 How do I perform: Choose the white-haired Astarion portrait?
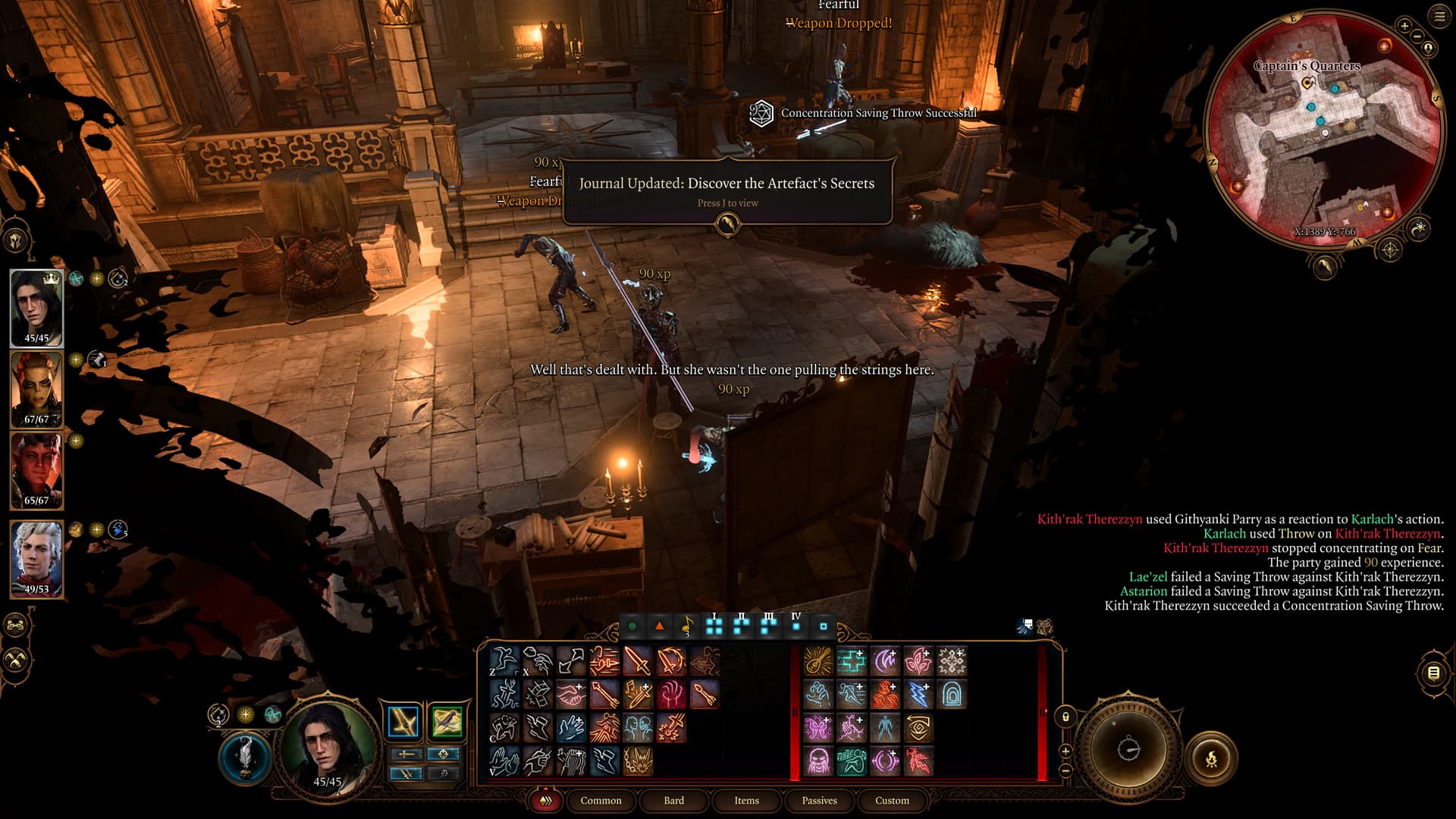36,558
